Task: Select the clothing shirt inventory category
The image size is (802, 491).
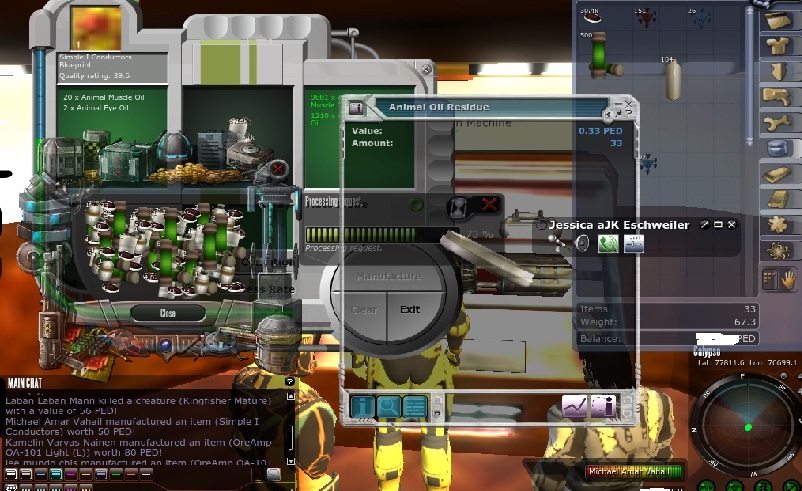Action: point(780,45)
